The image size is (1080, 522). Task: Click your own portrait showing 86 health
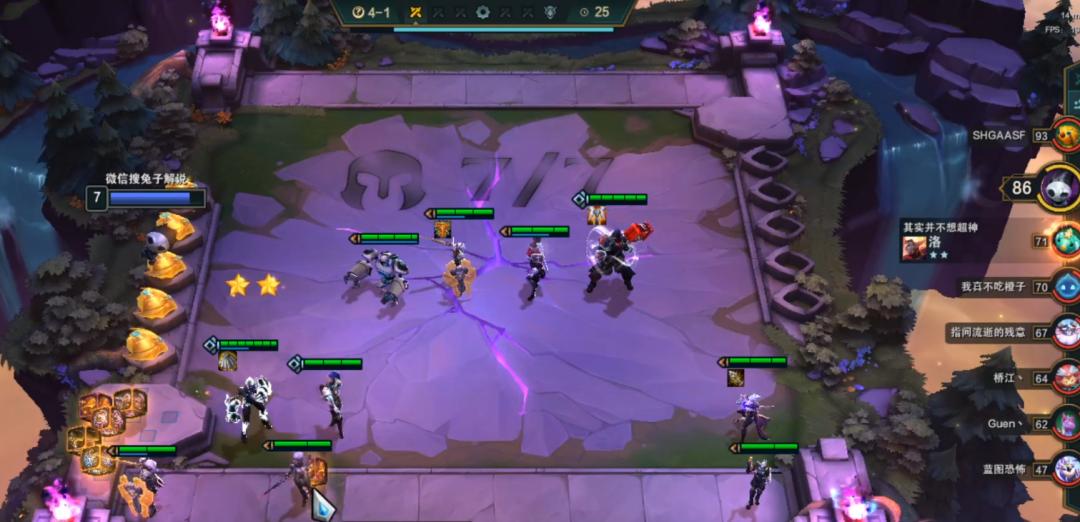pyautogui.click(x=1057, y=187)
